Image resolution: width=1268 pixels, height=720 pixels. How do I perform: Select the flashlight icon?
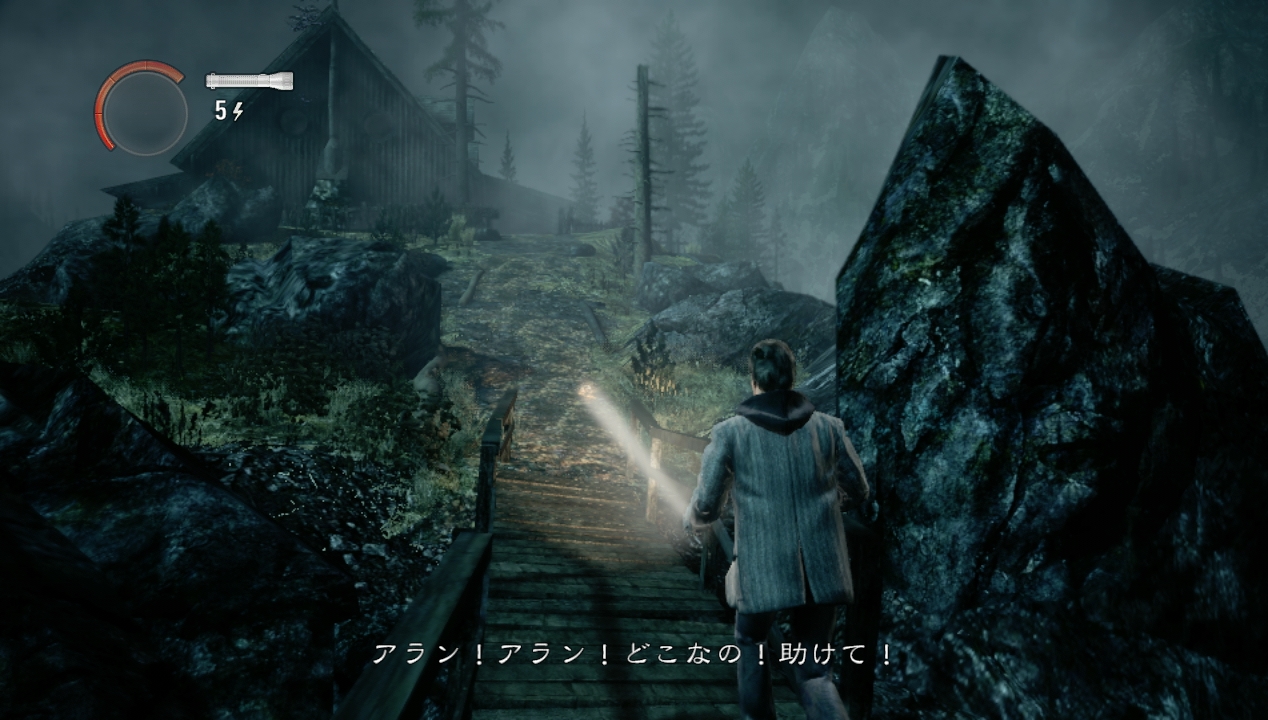(249, 81)
